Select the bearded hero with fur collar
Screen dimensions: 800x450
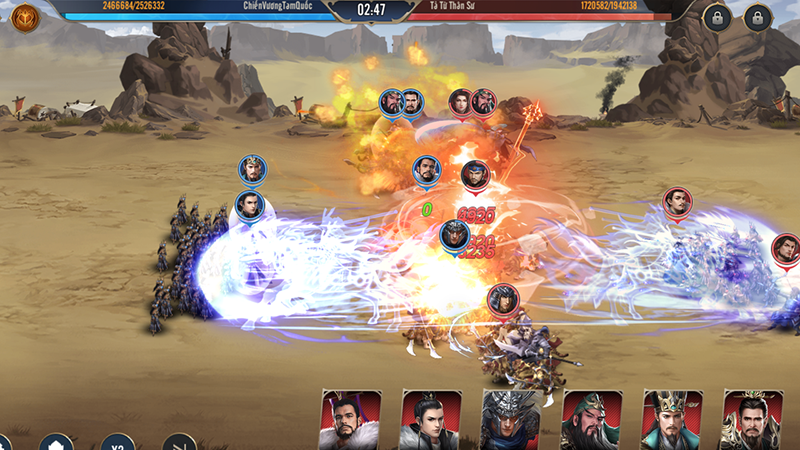coord(350,420)
